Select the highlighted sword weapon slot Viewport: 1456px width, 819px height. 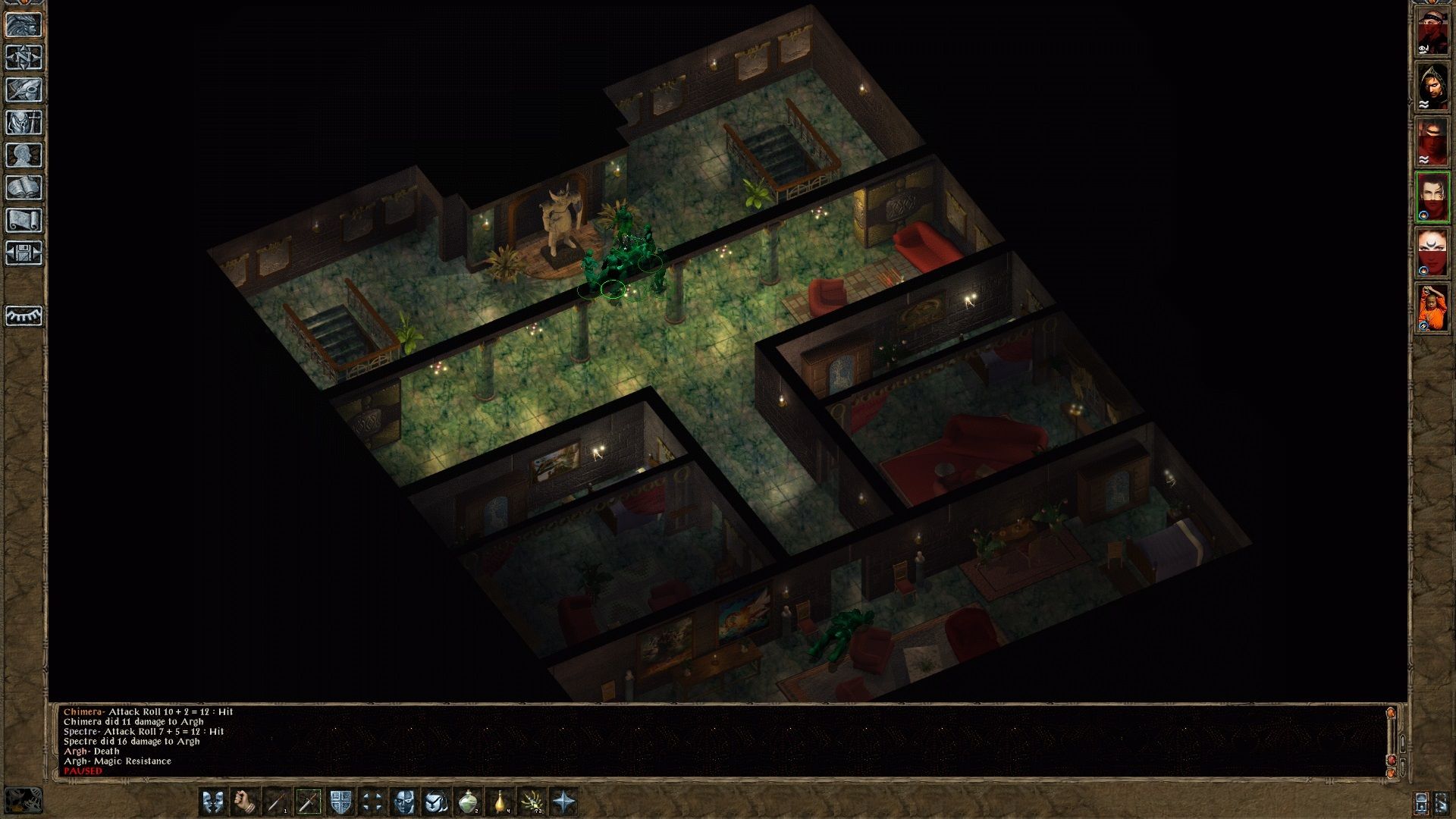[308, 802]
